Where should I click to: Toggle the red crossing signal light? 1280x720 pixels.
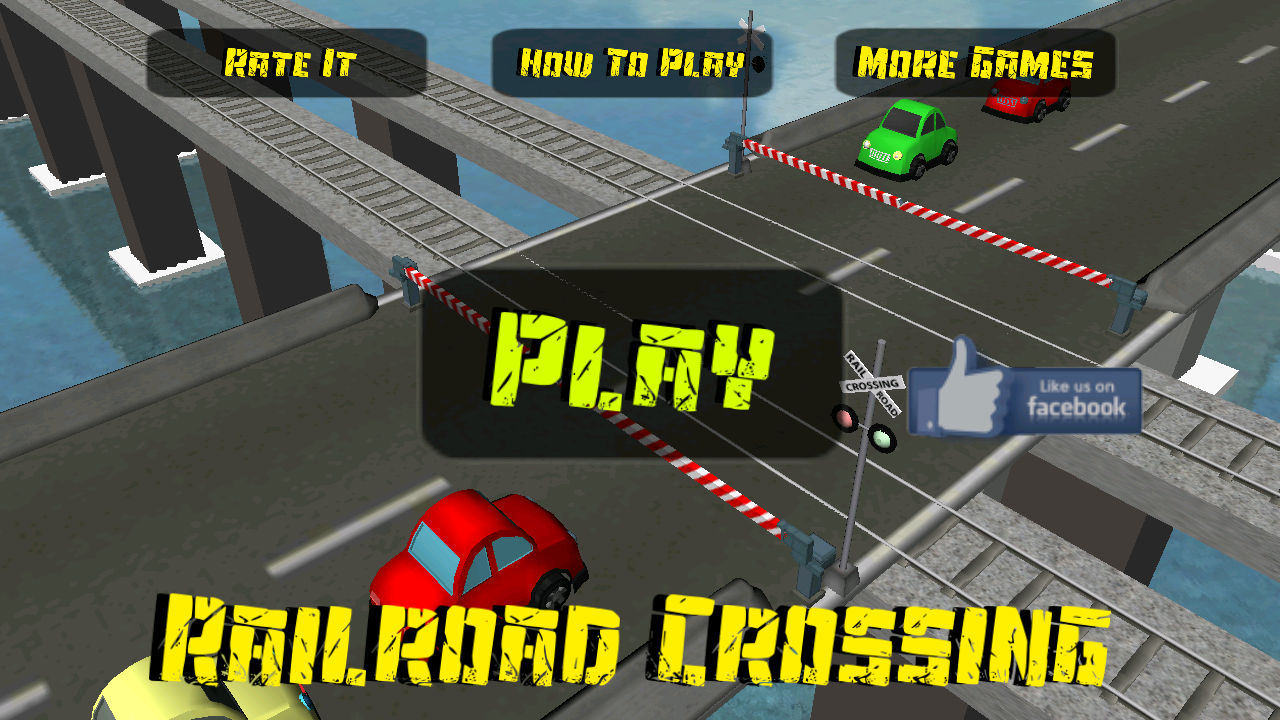(845, 418)
